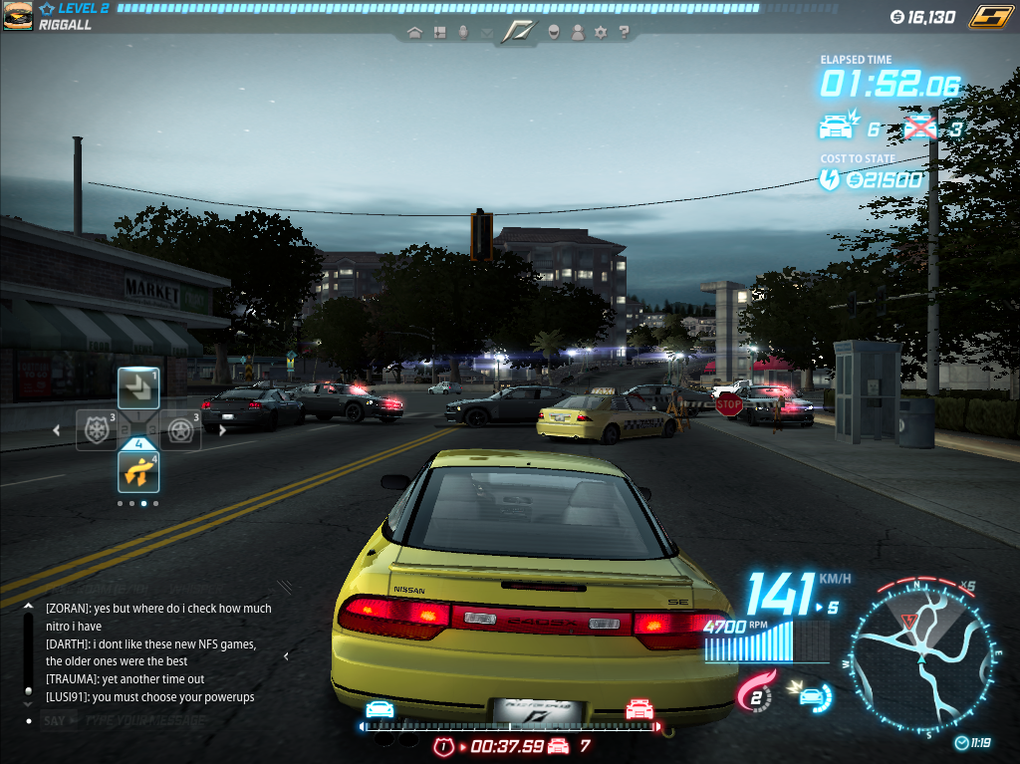The image size is (1020, 764).
Task: Open the world map grid icon
Action: (x=439, y=32)
